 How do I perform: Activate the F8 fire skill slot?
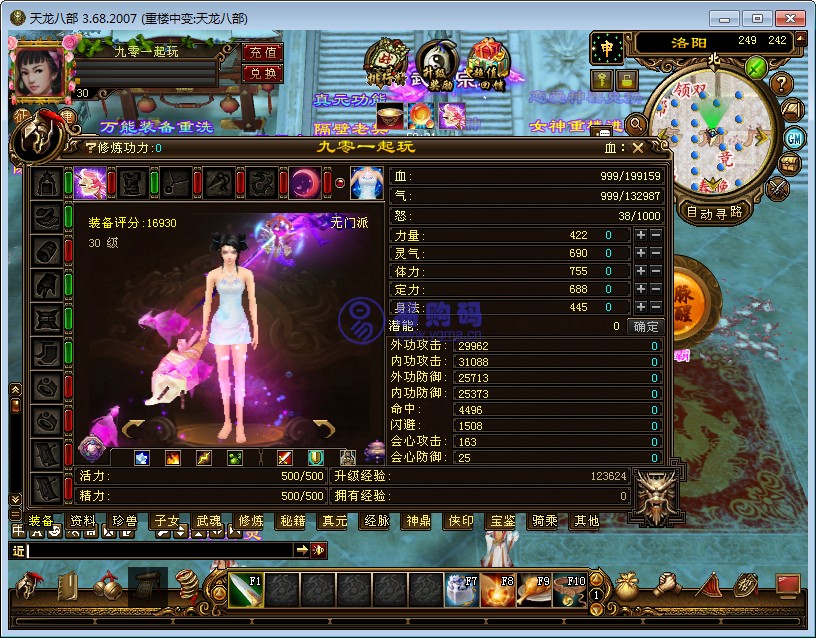(497, 590)
